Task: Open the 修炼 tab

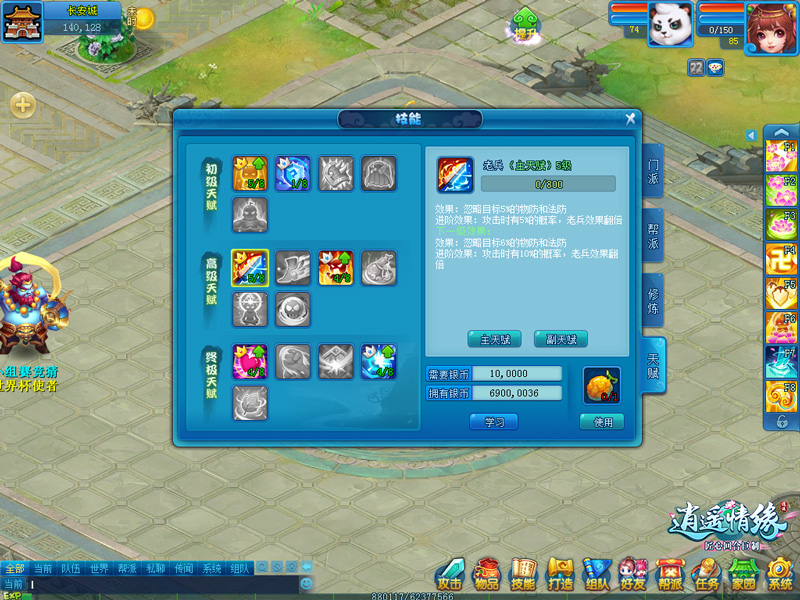Action: point(652,299)
